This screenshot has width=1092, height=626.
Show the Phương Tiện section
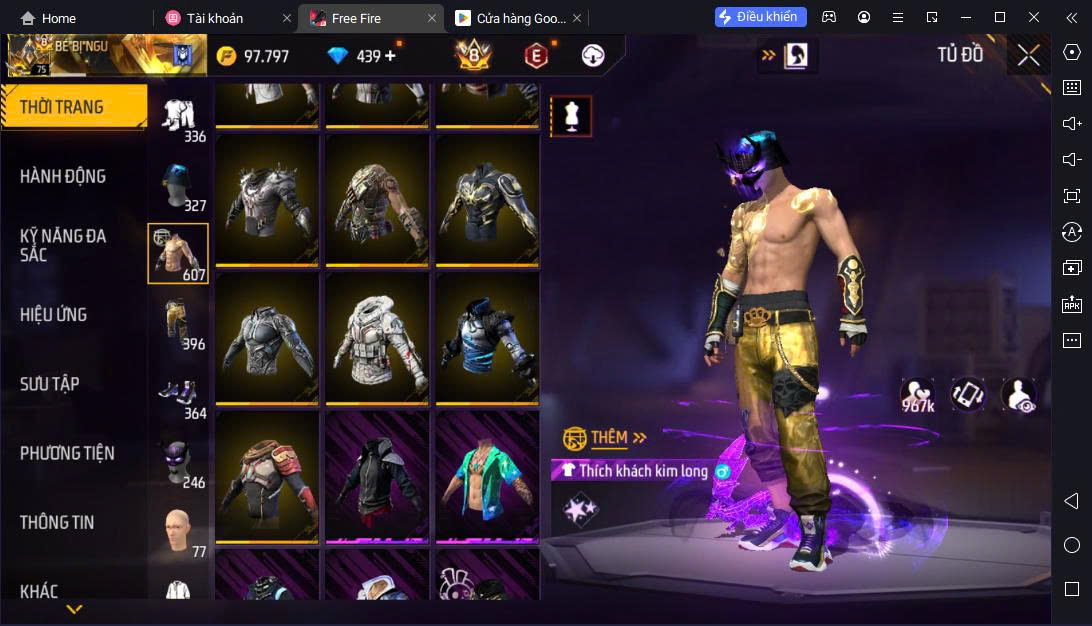67,453
